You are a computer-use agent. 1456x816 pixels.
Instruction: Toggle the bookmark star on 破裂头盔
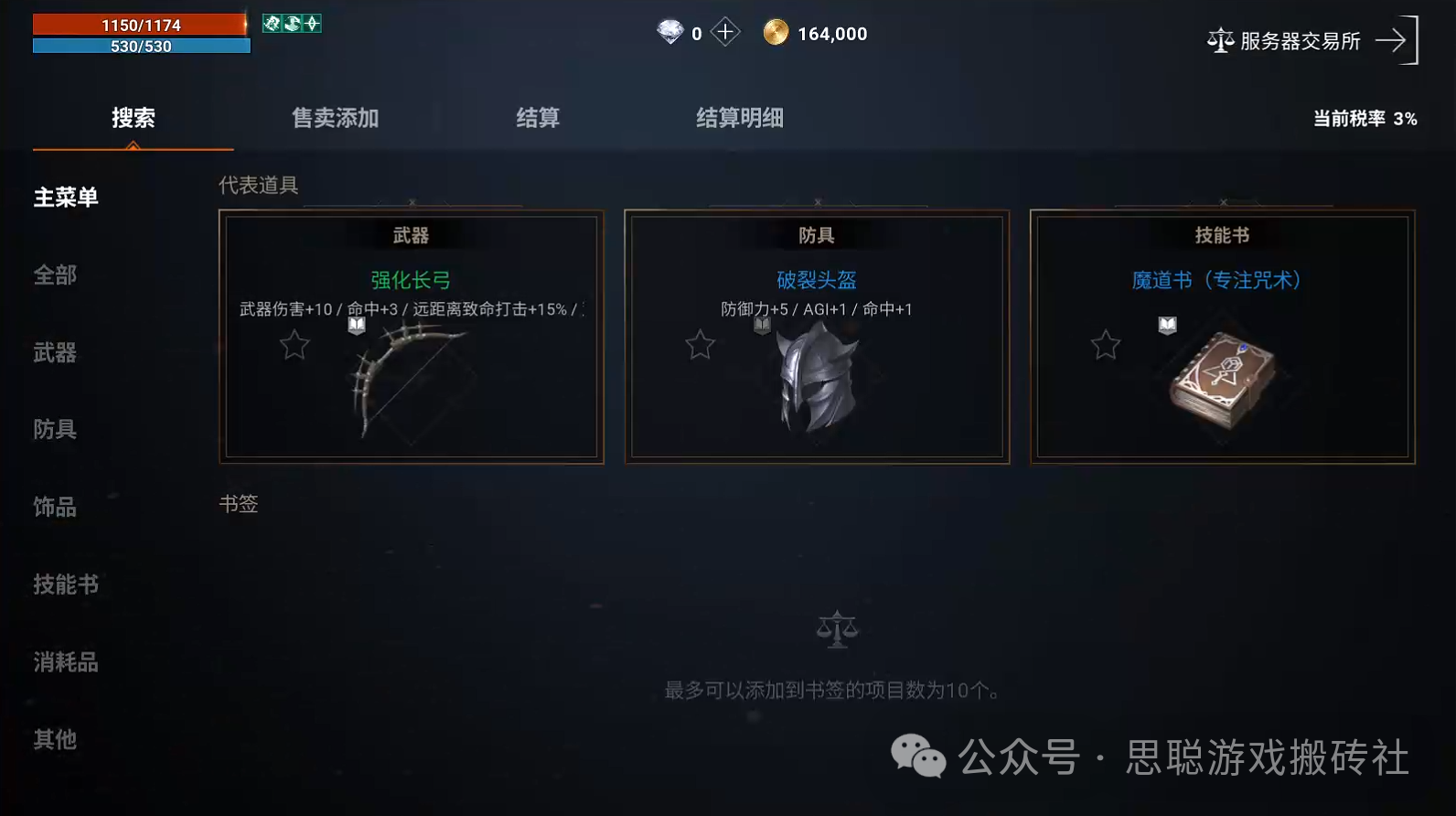[x=700, y=346]
